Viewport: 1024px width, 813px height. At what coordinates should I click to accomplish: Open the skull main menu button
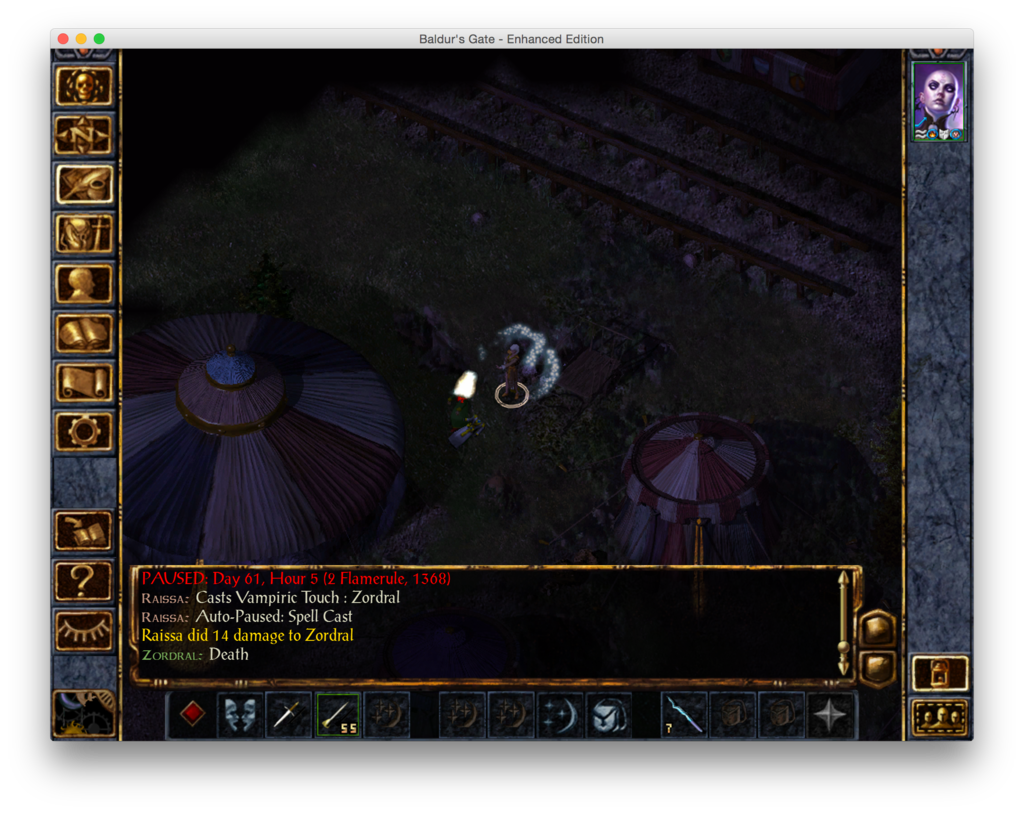[84, 87]
